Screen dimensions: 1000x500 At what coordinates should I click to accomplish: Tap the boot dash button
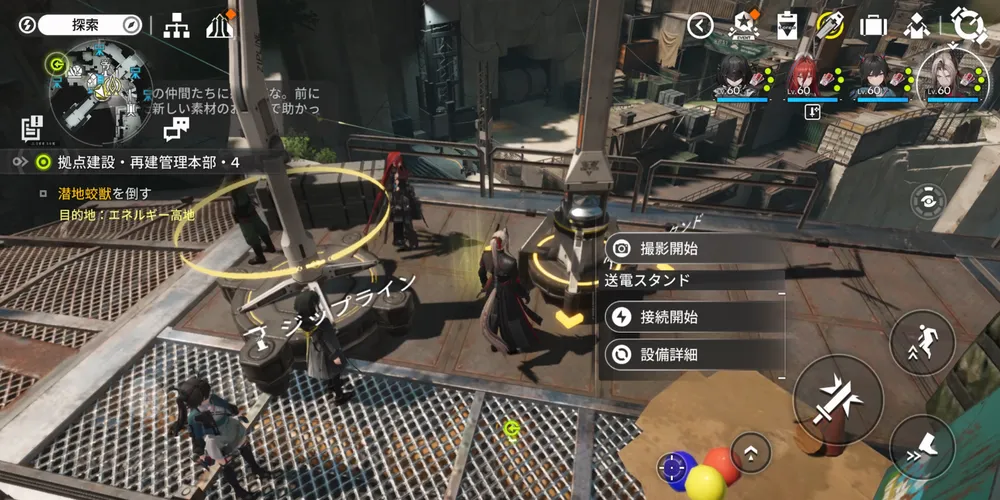click(x=922, y=446)
